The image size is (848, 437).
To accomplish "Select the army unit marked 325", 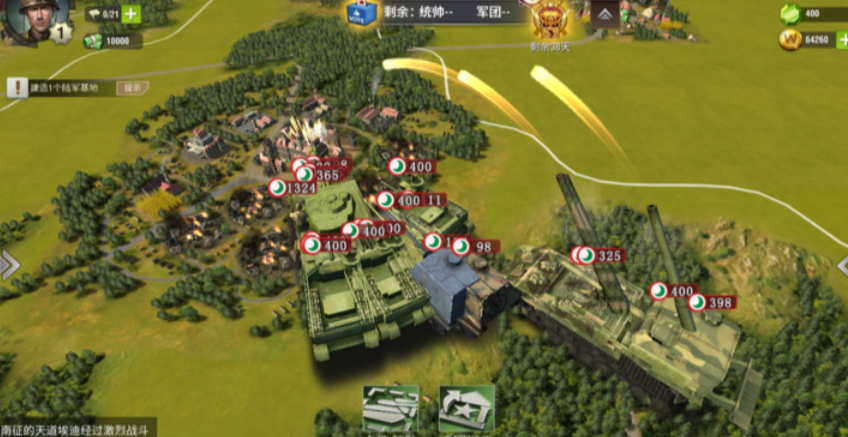I will pyautogui.click(x=601, y=256).
